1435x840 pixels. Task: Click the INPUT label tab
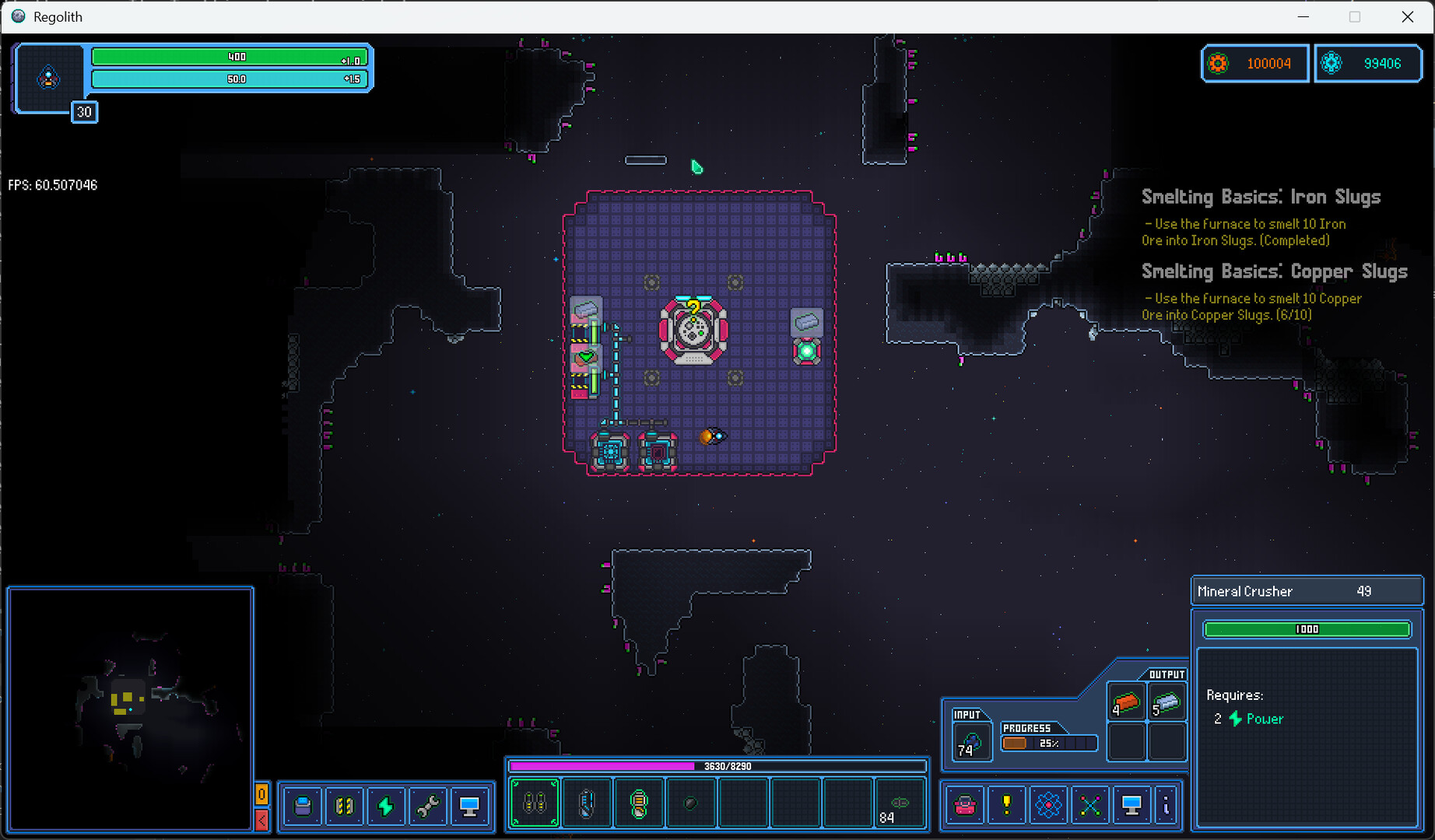(x=967, y=713)
